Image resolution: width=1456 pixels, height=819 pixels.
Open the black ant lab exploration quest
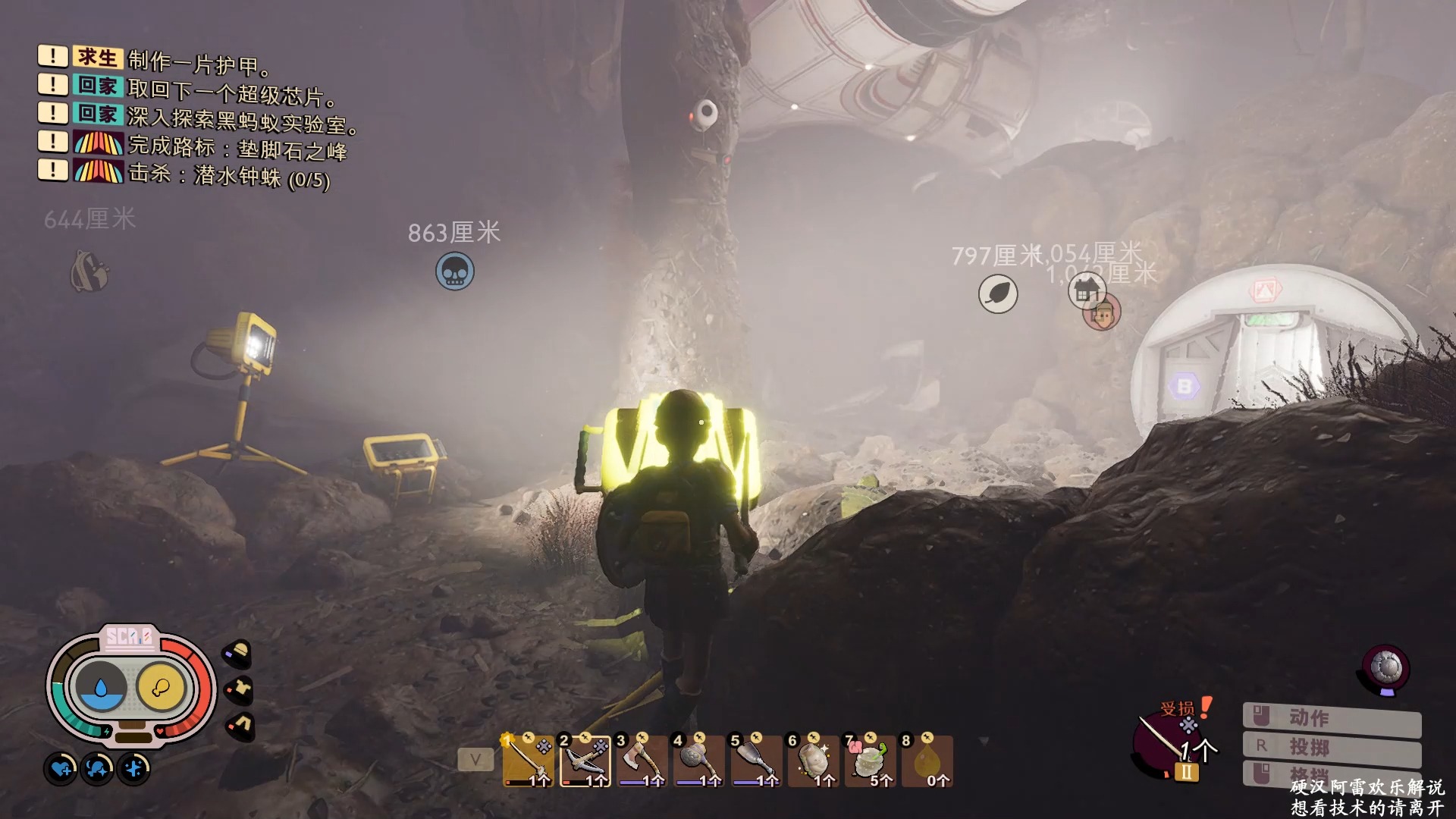coord(243,120)
